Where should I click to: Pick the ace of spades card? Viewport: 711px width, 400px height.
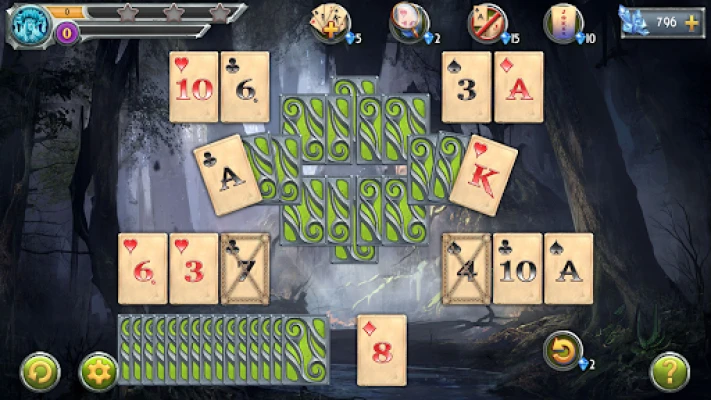tap(568, 268)
